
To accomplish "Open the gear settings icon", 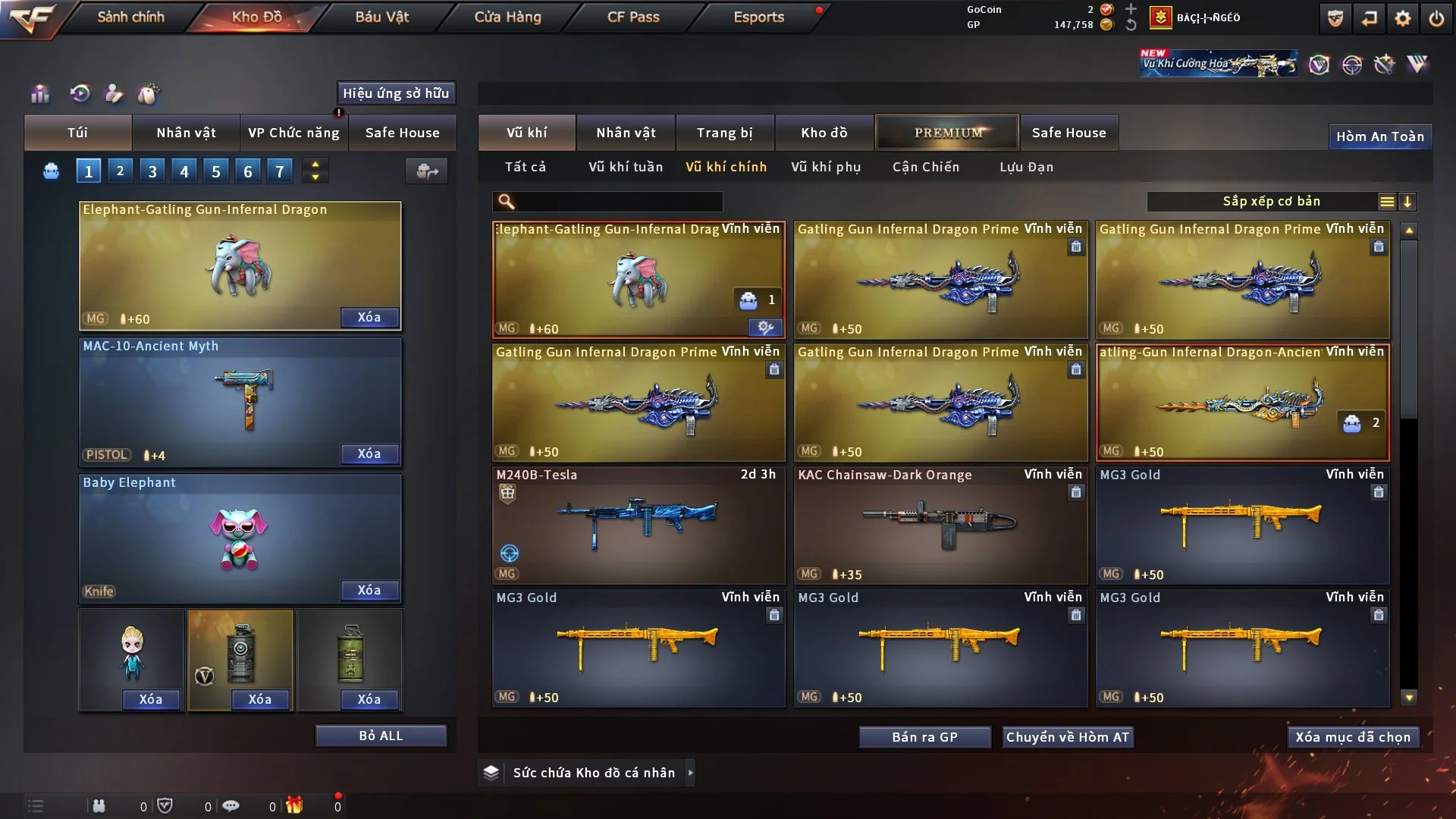I will 1402,18.
